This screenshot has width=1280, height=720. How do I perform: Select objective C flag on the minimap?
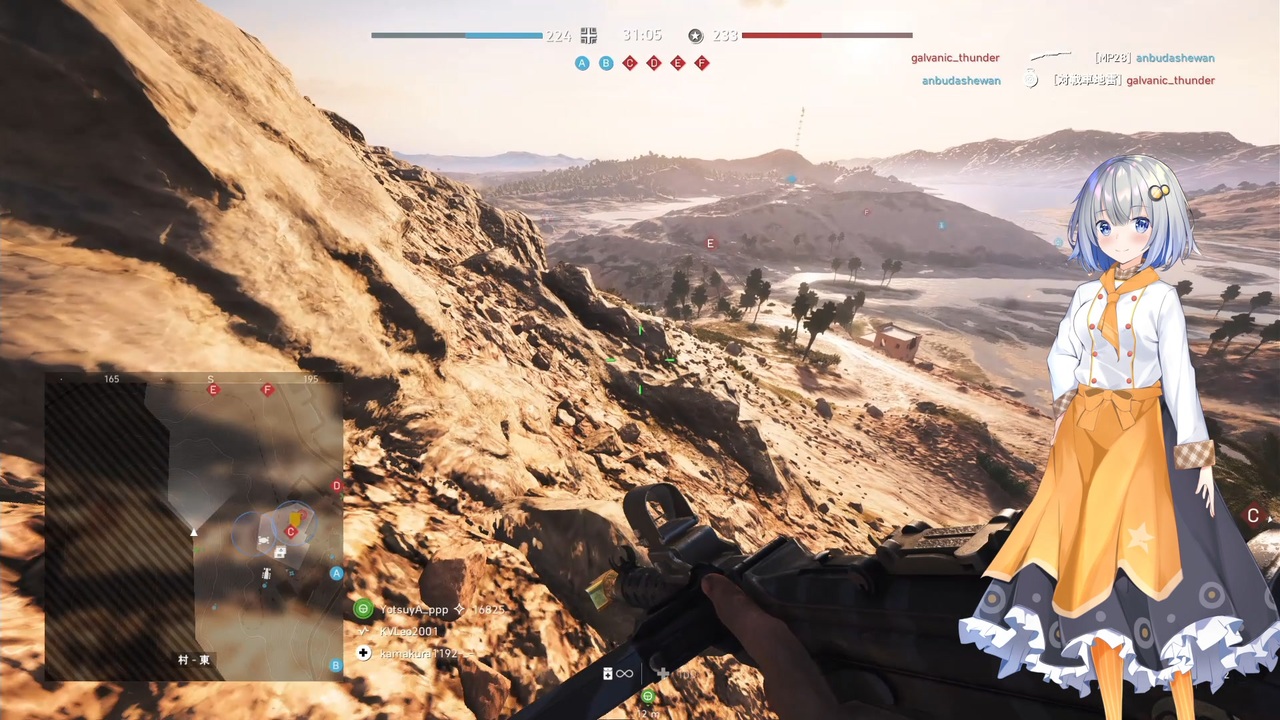[290, 532]
